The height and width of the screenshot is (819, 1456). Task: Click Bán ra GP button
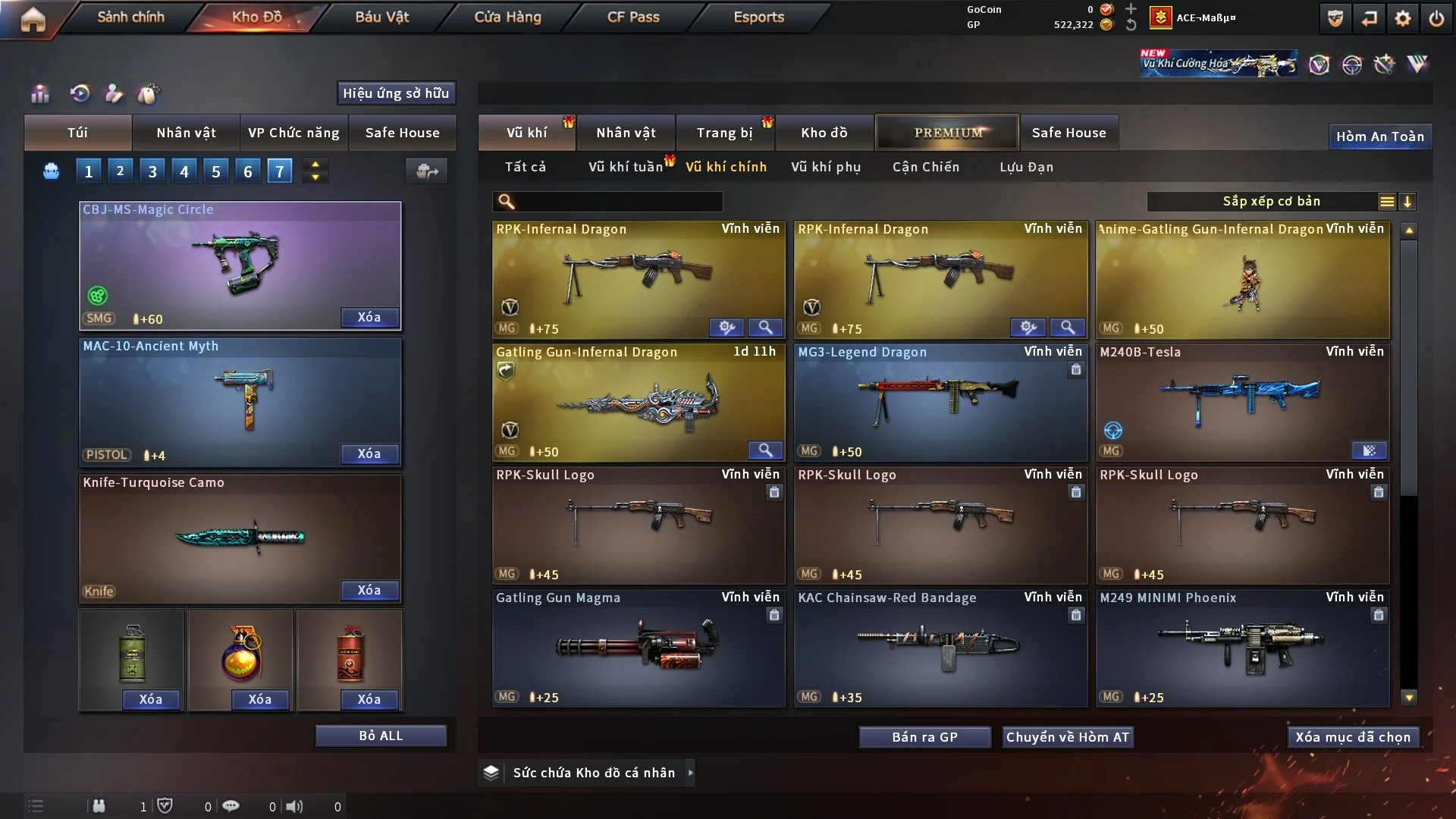coord(924,737)
